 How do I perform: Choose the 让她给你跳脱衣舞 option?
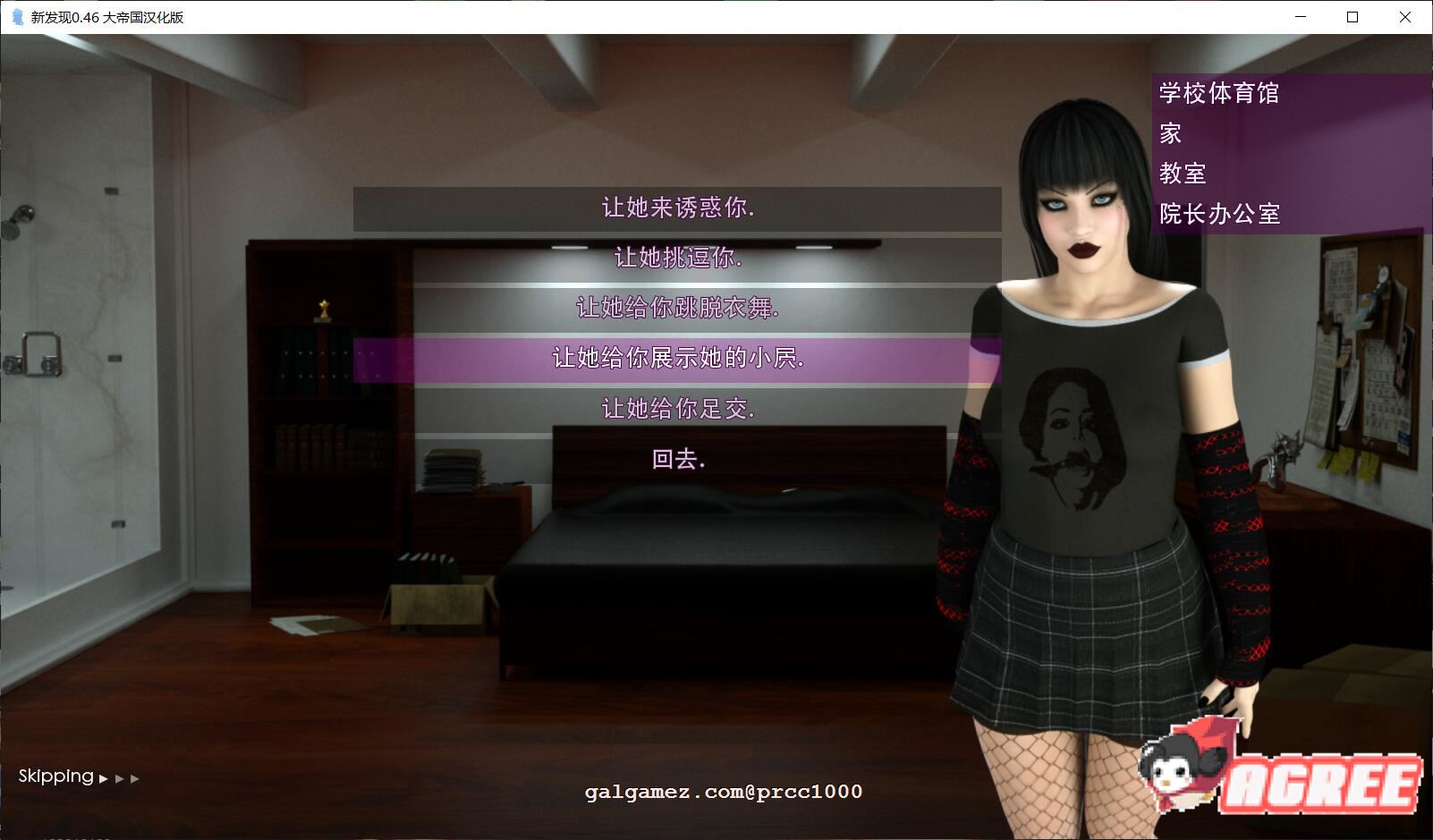[677, 309]
